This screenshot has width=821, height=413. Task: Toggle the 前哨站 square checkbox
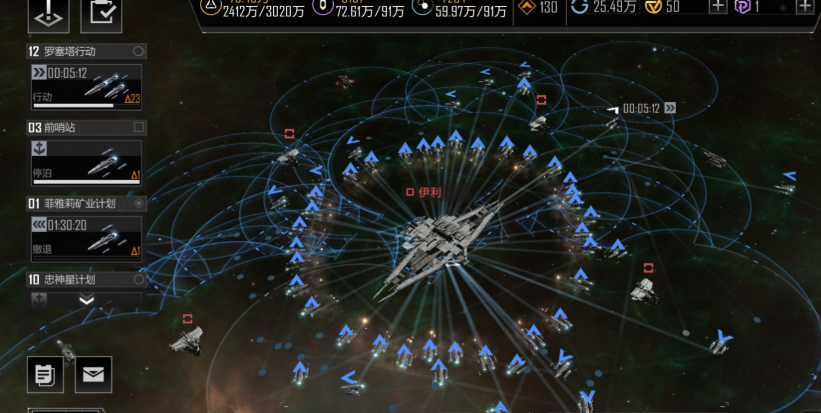[x=139, y=128]
